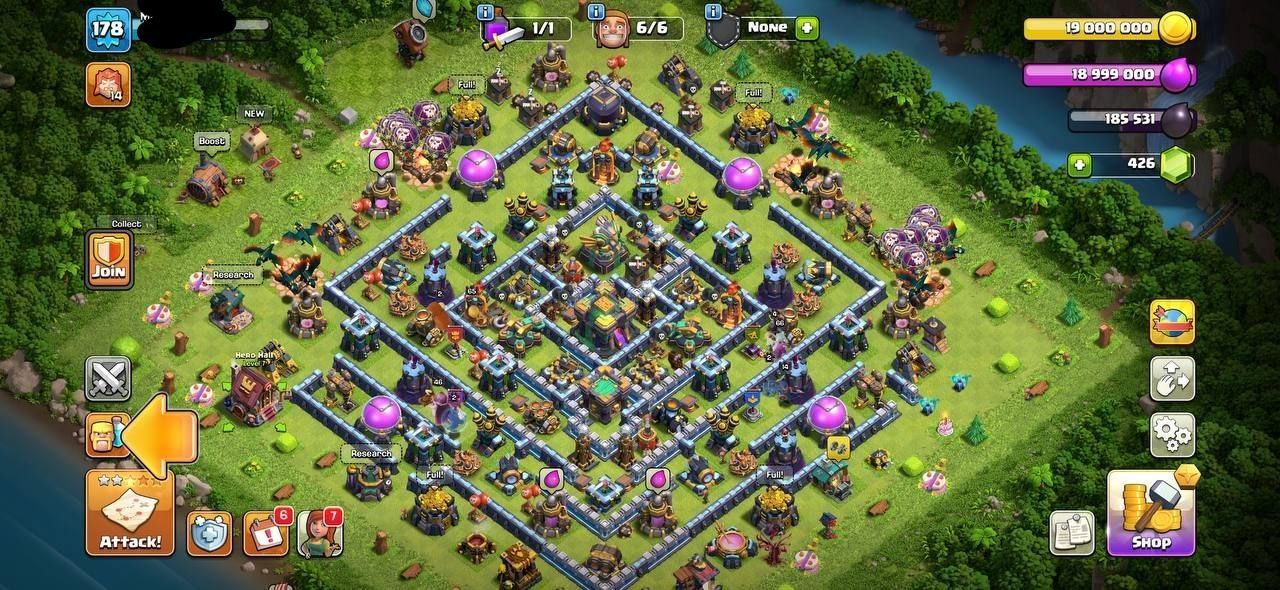Open the Shop
This screenshot has width=1280, height=590.
(1151, 513)
